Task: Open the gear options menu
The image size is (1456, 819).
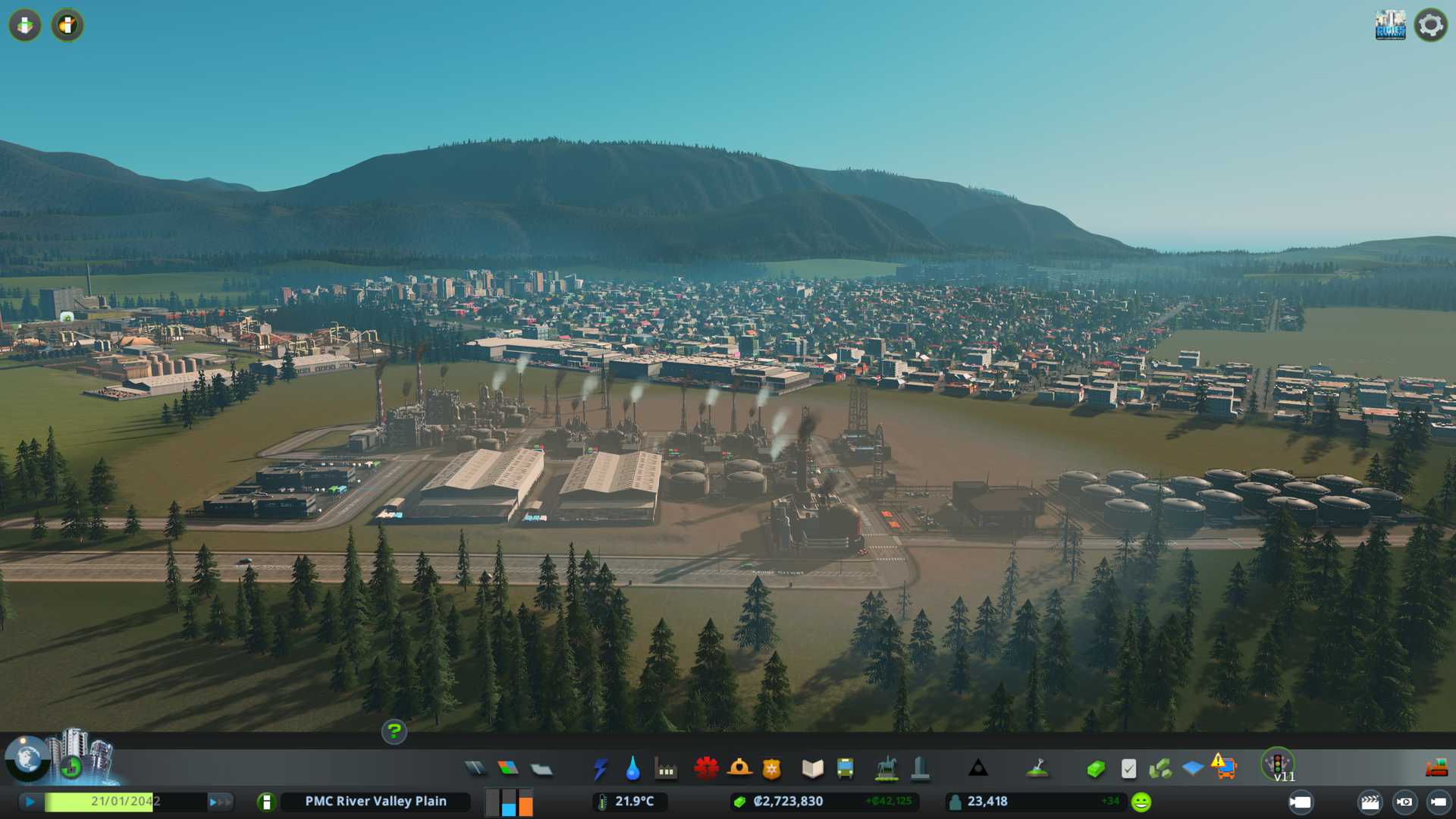Action: (x=1430, y=25)
